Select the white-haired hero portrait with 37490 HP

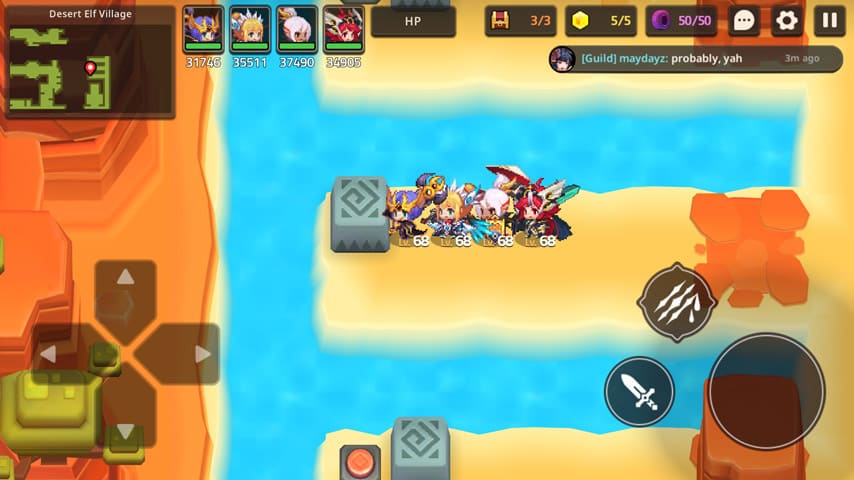(x=297, y=29)
